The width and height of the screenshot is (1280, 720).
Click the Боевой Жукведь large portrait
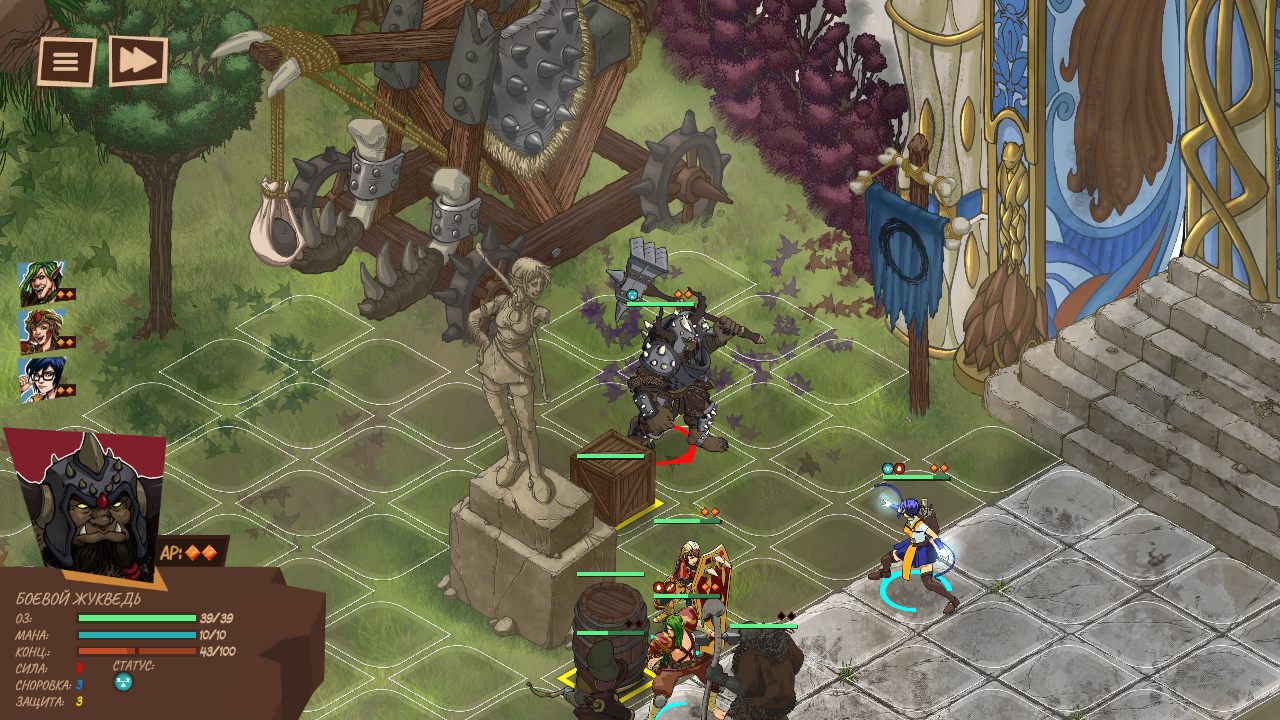pos(85,505)
